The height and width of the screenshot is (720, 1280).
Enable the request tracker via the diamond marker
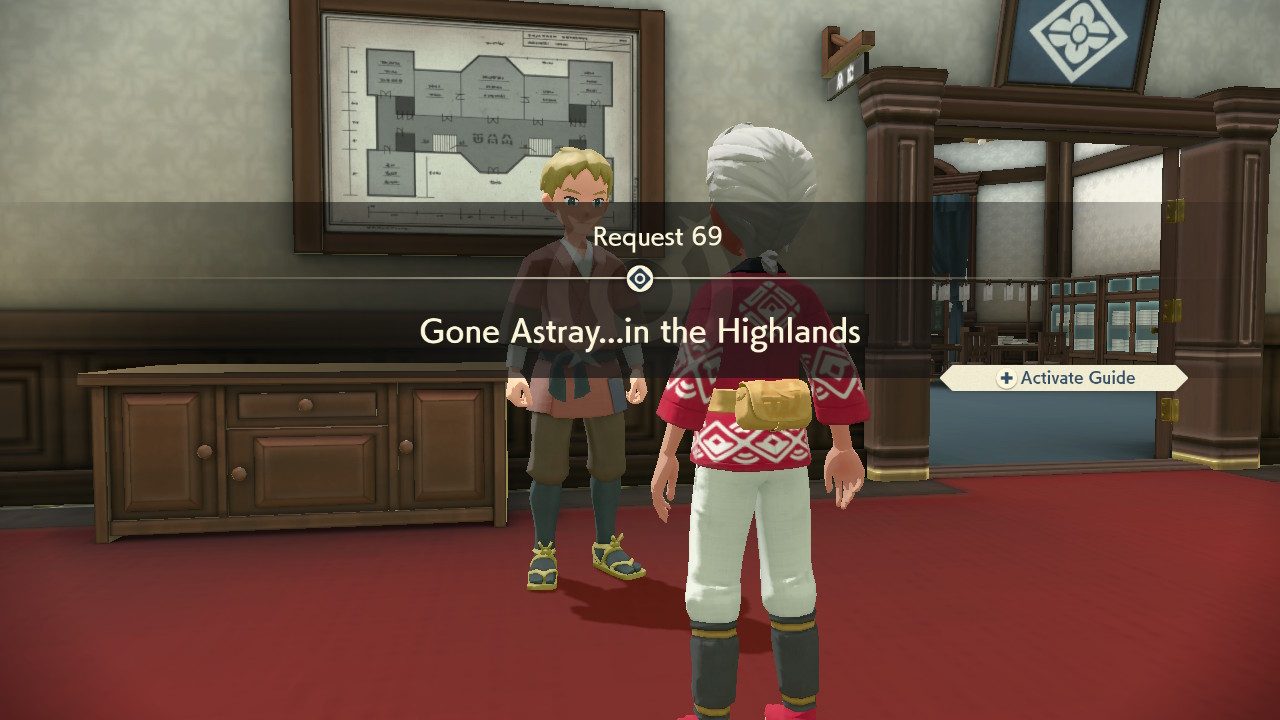(x=640, y=278)
